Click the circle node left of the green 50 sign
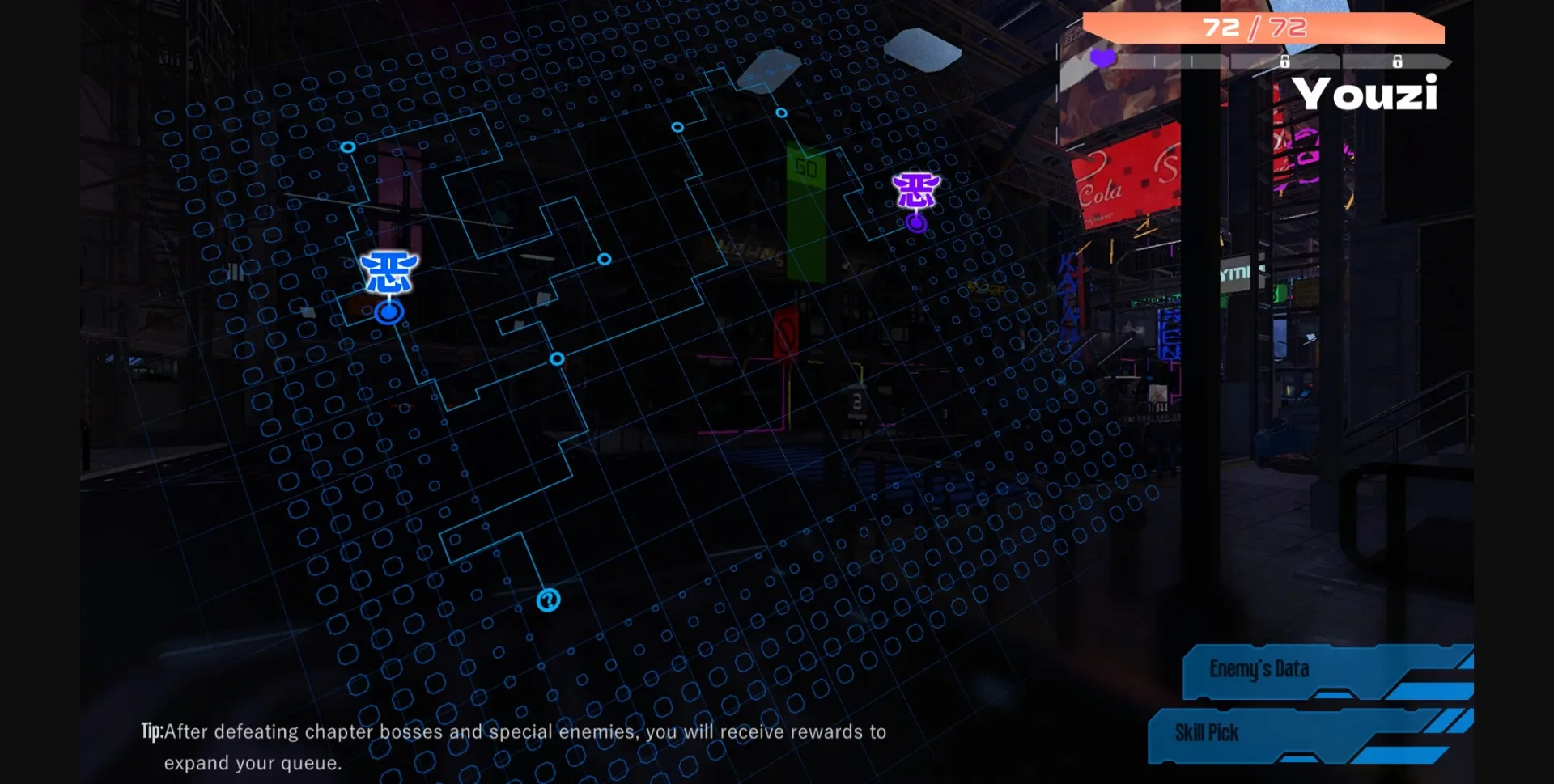 pos(677,127)
